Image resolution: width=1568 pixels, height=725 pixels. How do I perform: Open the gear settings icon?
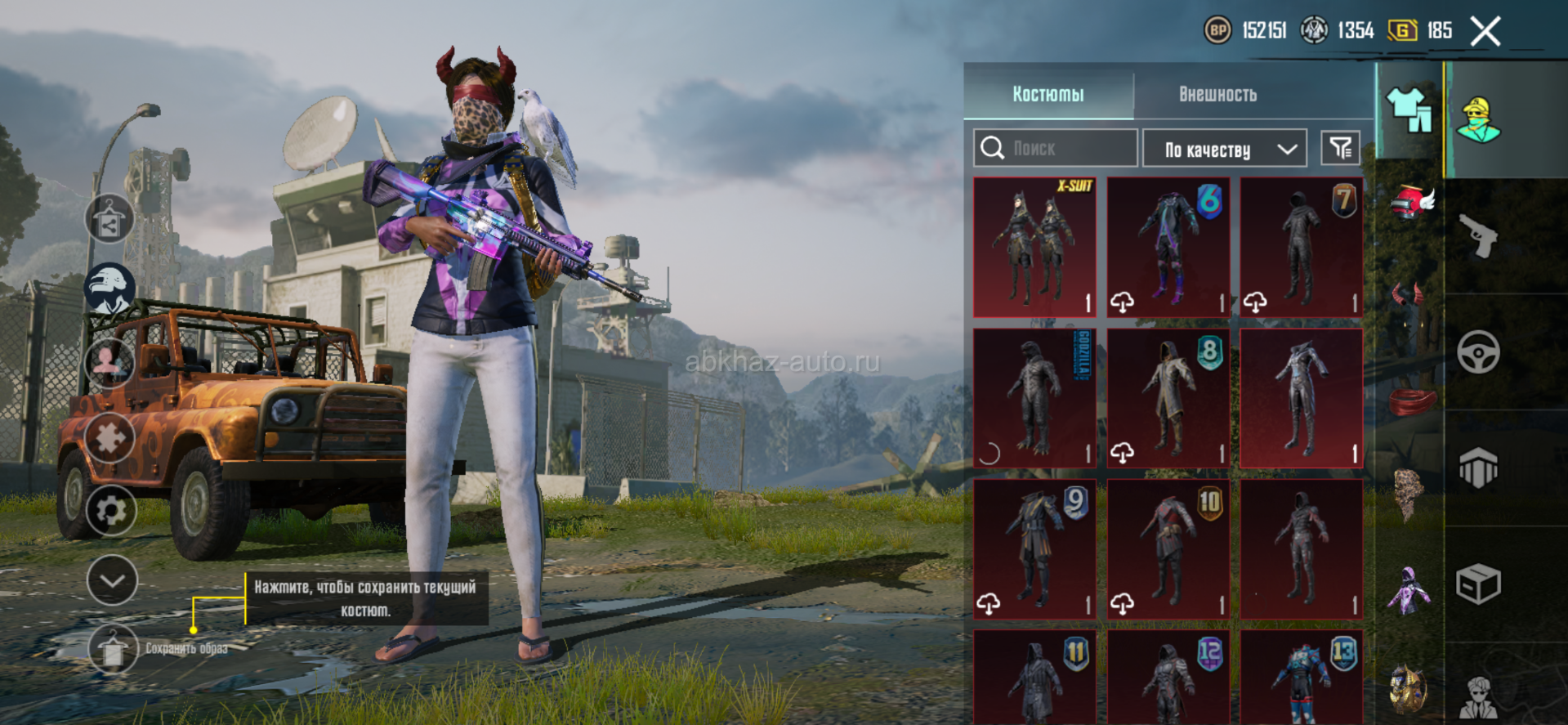tap(110, 511)
